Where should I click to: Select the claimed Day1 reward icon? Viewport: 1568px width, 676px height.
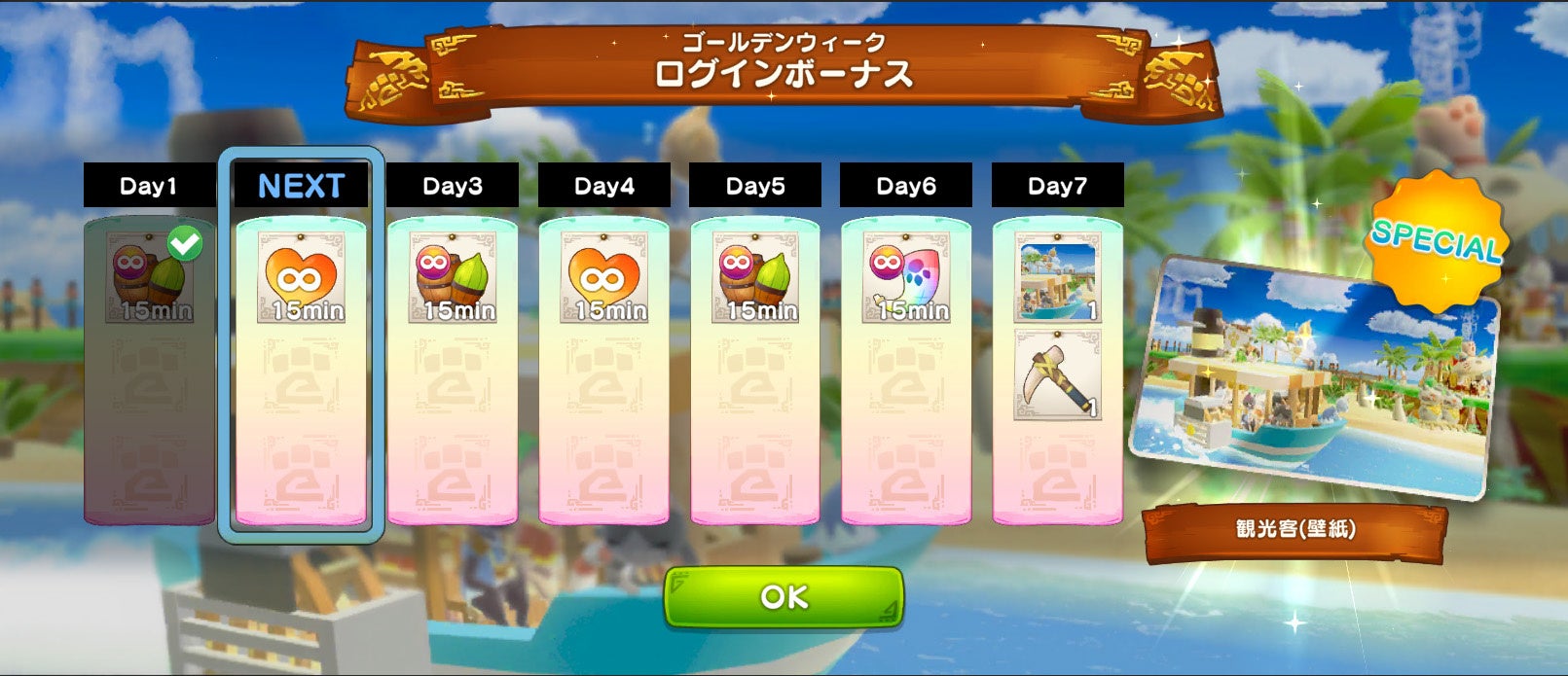pos(149,277)
